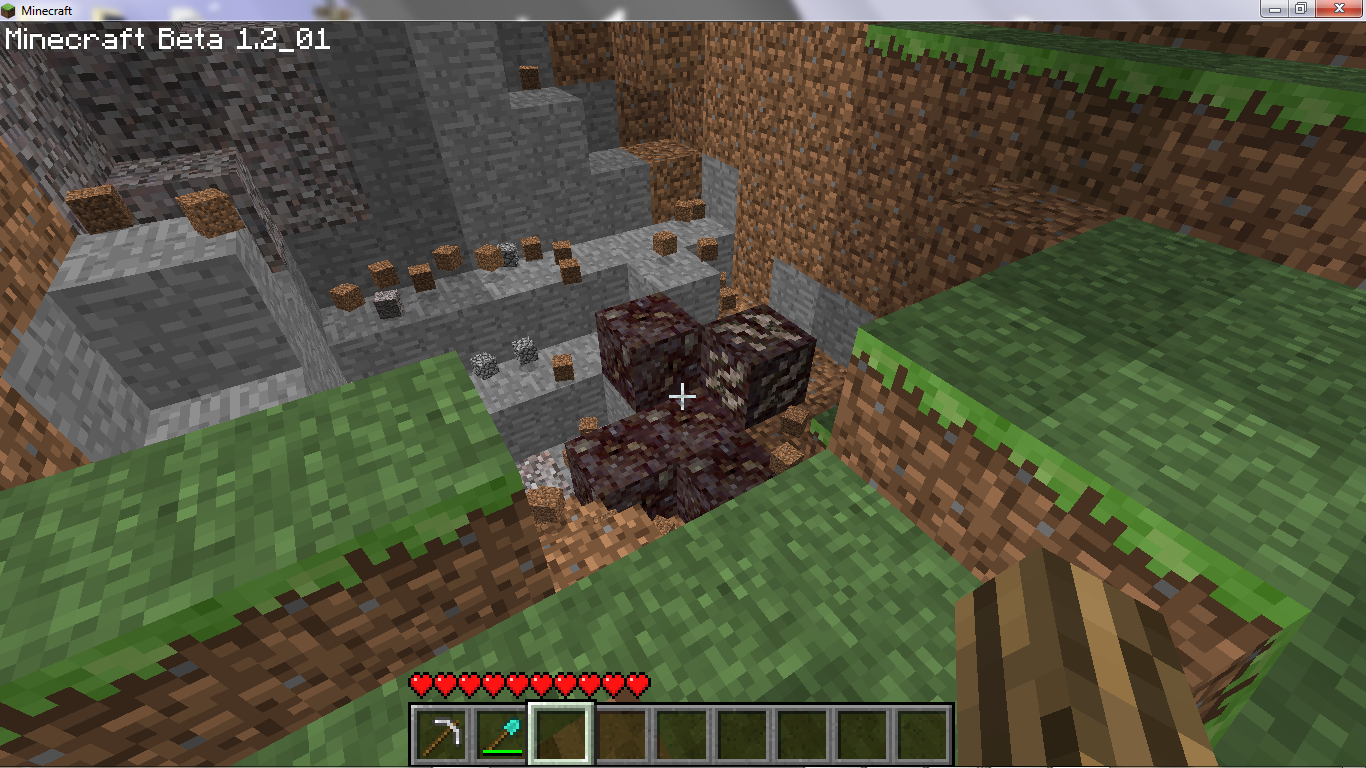Viewport: 1366px width, 768px height.
Task: Minimize the Minecraft window
Action: tap(1273, 8)
